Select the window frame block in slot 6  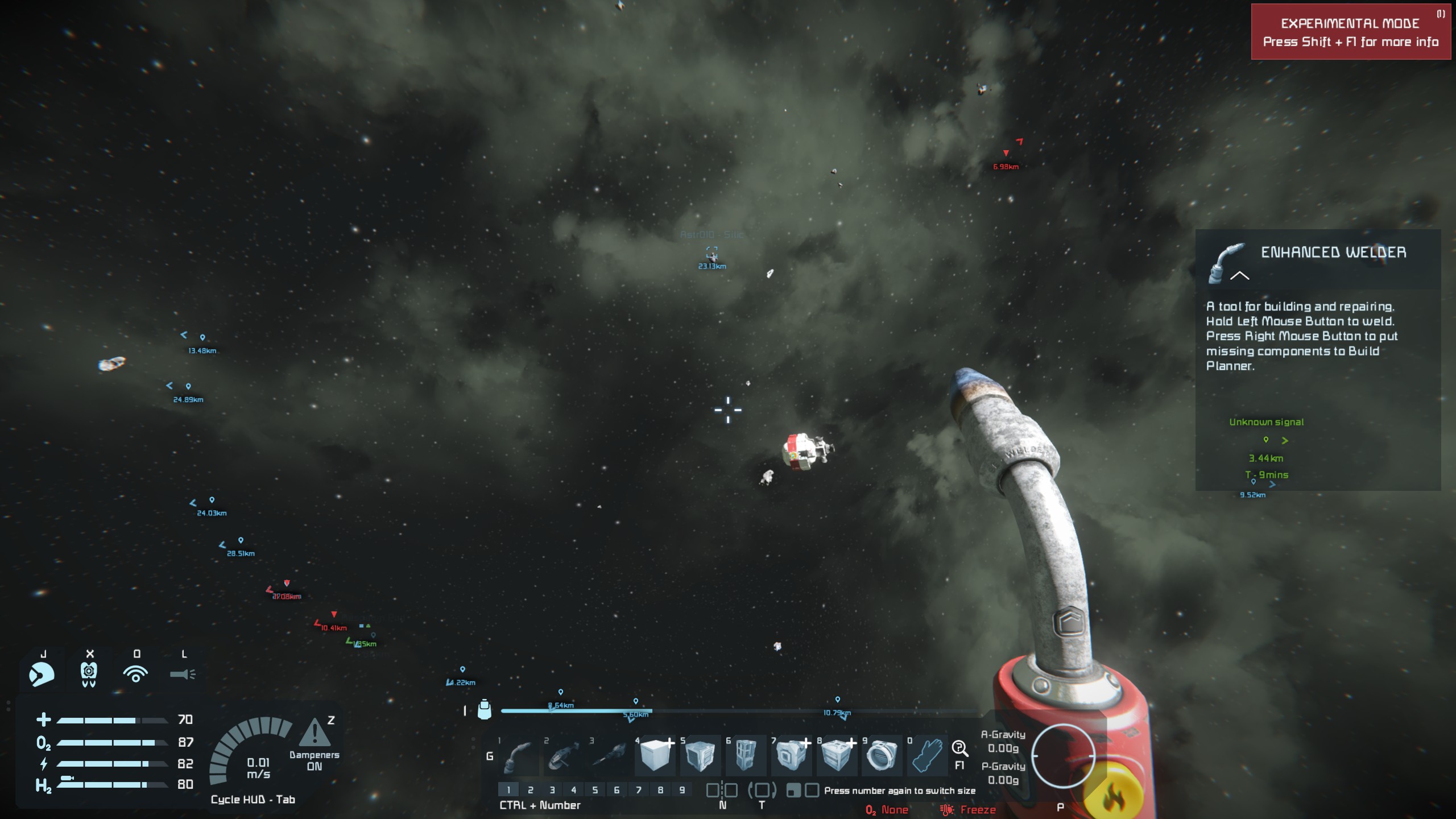(745, 755)
